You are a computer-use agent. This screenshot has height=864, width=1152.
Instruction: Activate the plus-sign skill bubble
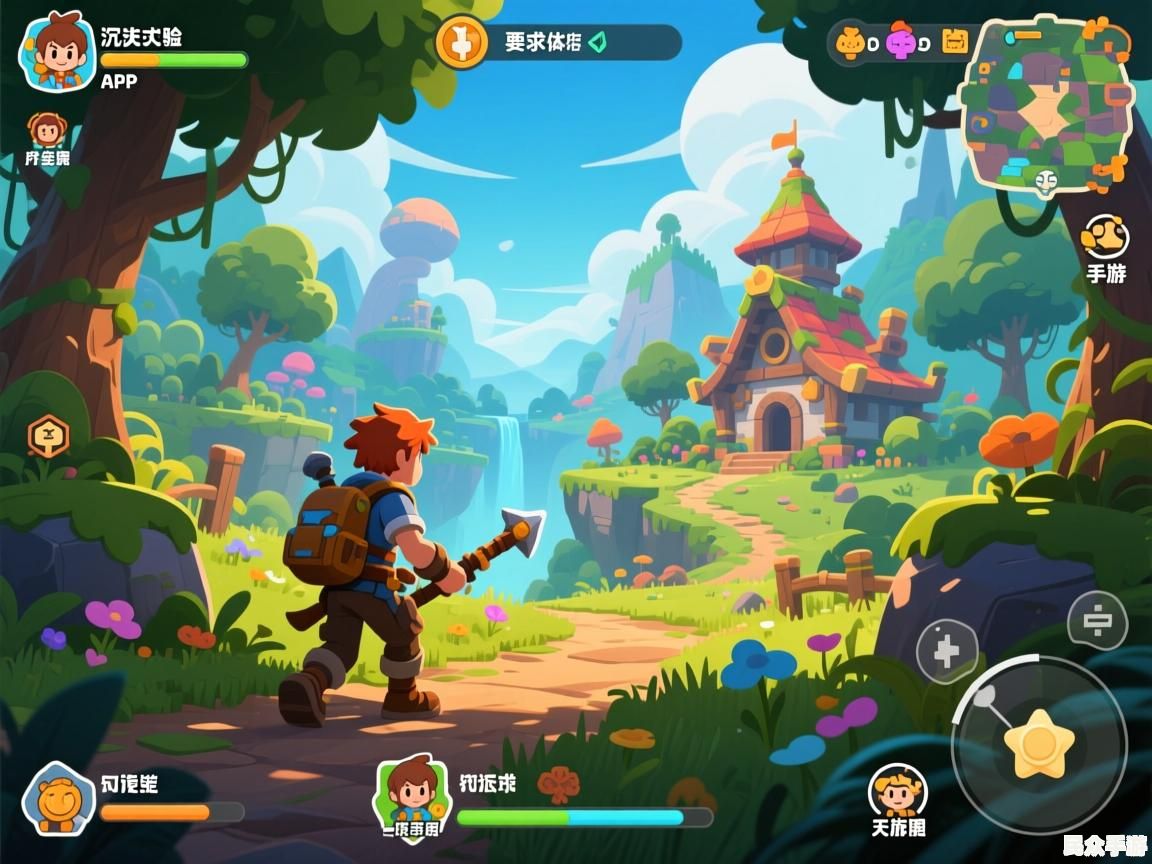tap(947, 652)
